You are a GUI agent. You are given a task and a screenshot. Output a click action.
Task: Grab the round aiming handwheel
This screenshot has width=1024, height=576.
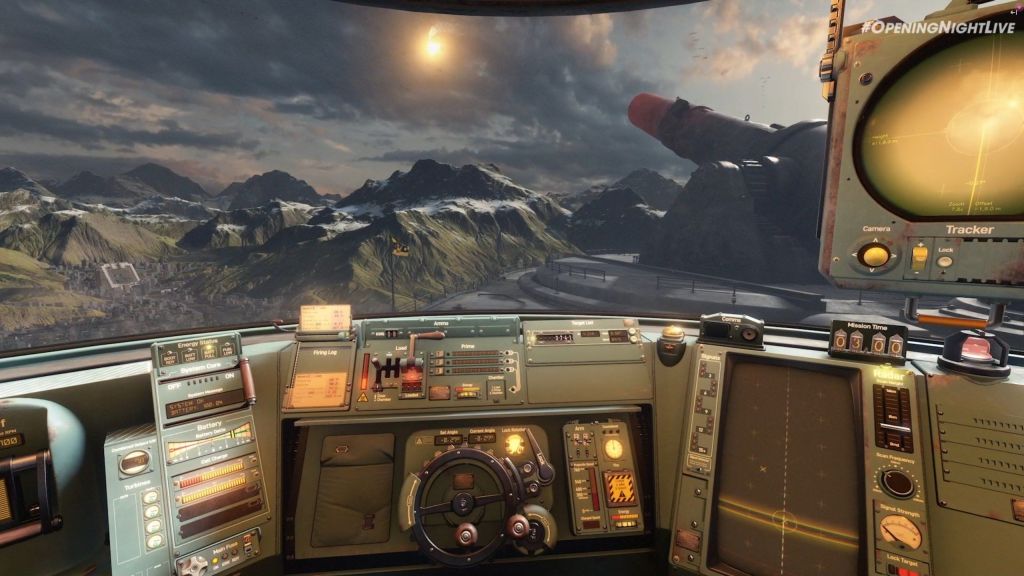462,503
